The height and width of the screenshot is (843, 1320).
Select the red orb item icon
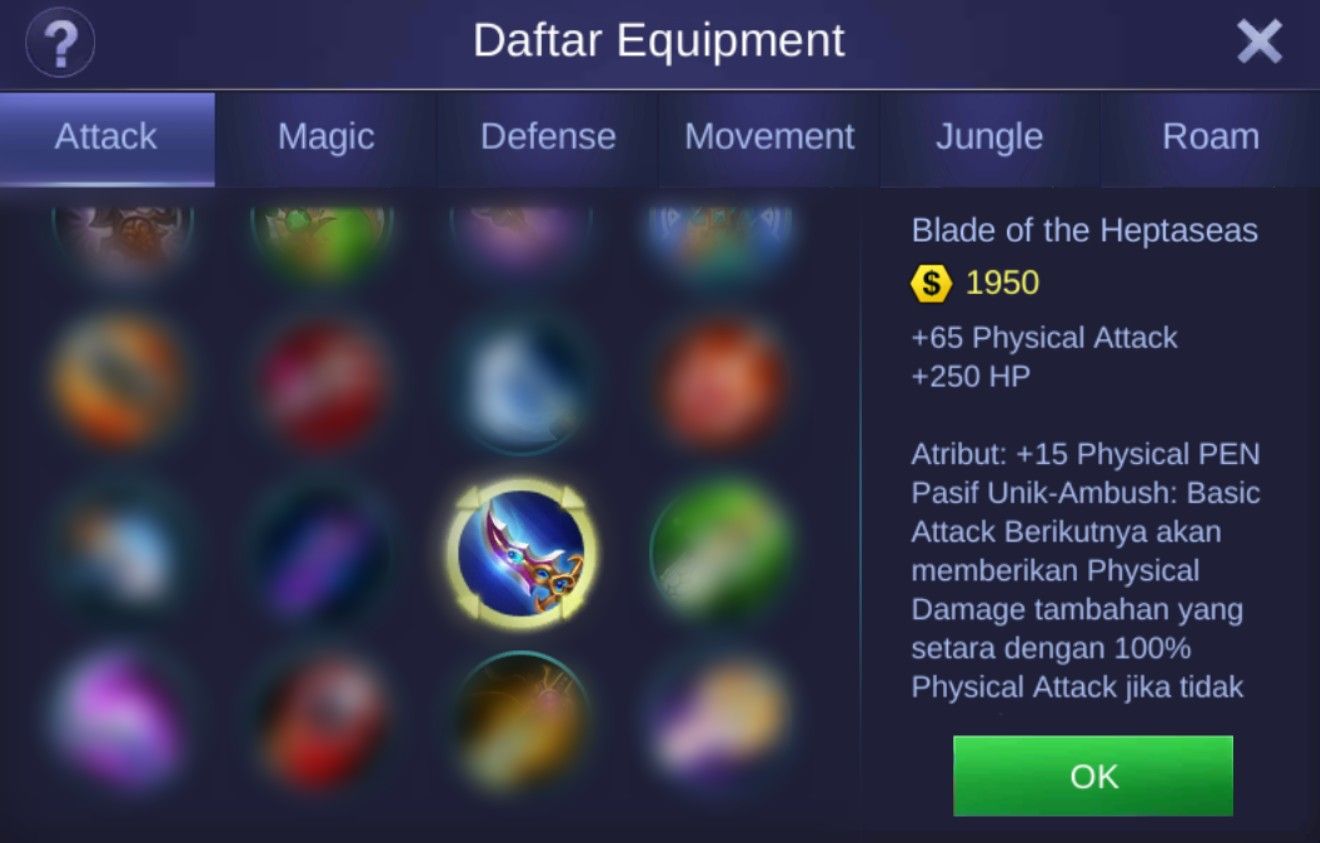[x=720, y=380]
